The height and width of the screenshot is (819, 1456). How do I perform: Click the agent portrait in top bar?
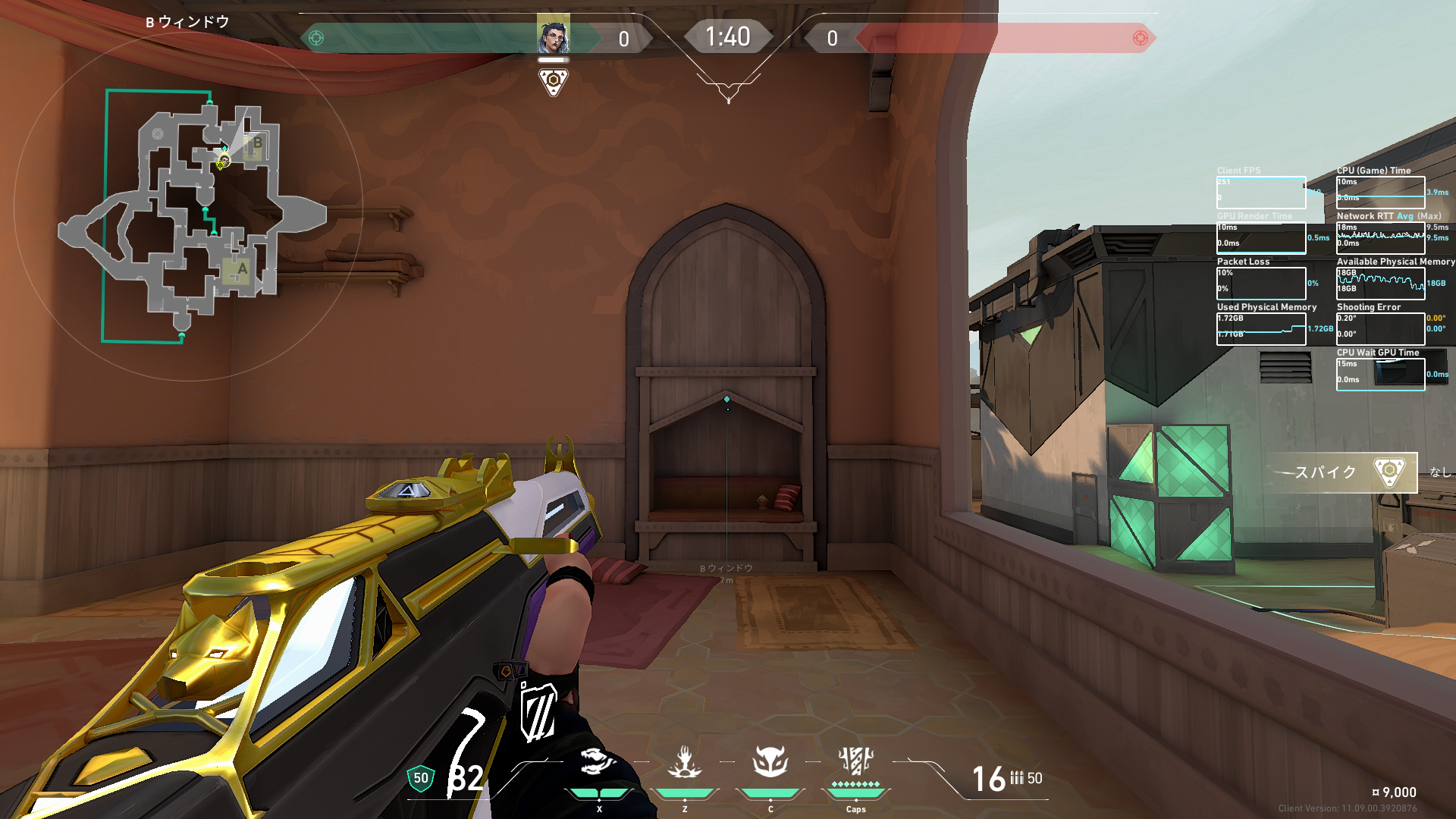(553, 36)
